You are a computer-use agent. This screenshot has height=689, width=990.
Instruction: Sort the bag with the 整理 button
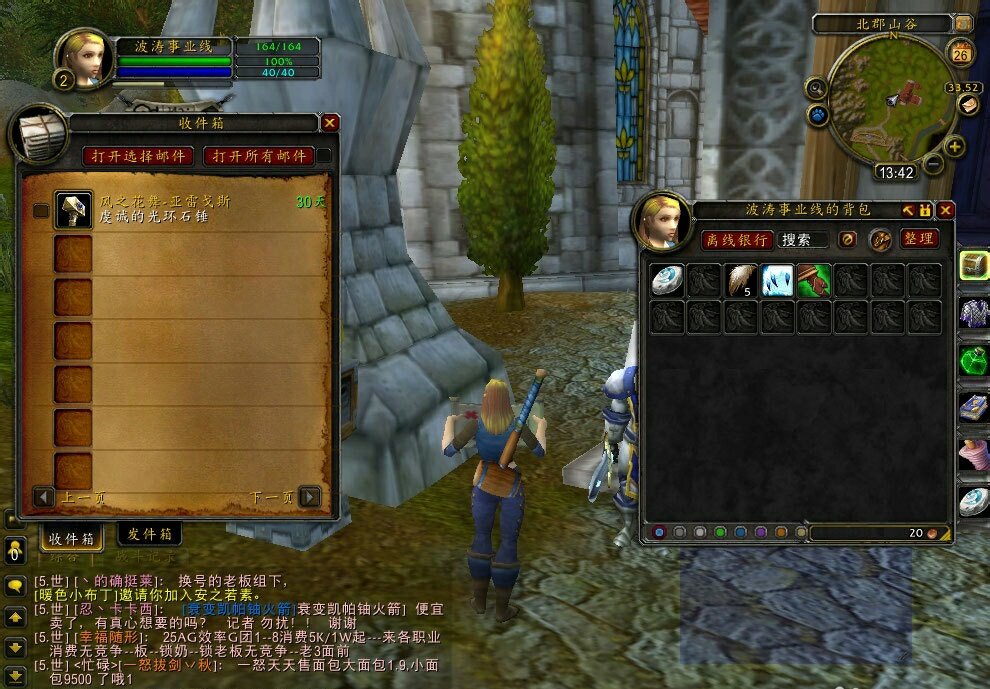tap(918, 238)
